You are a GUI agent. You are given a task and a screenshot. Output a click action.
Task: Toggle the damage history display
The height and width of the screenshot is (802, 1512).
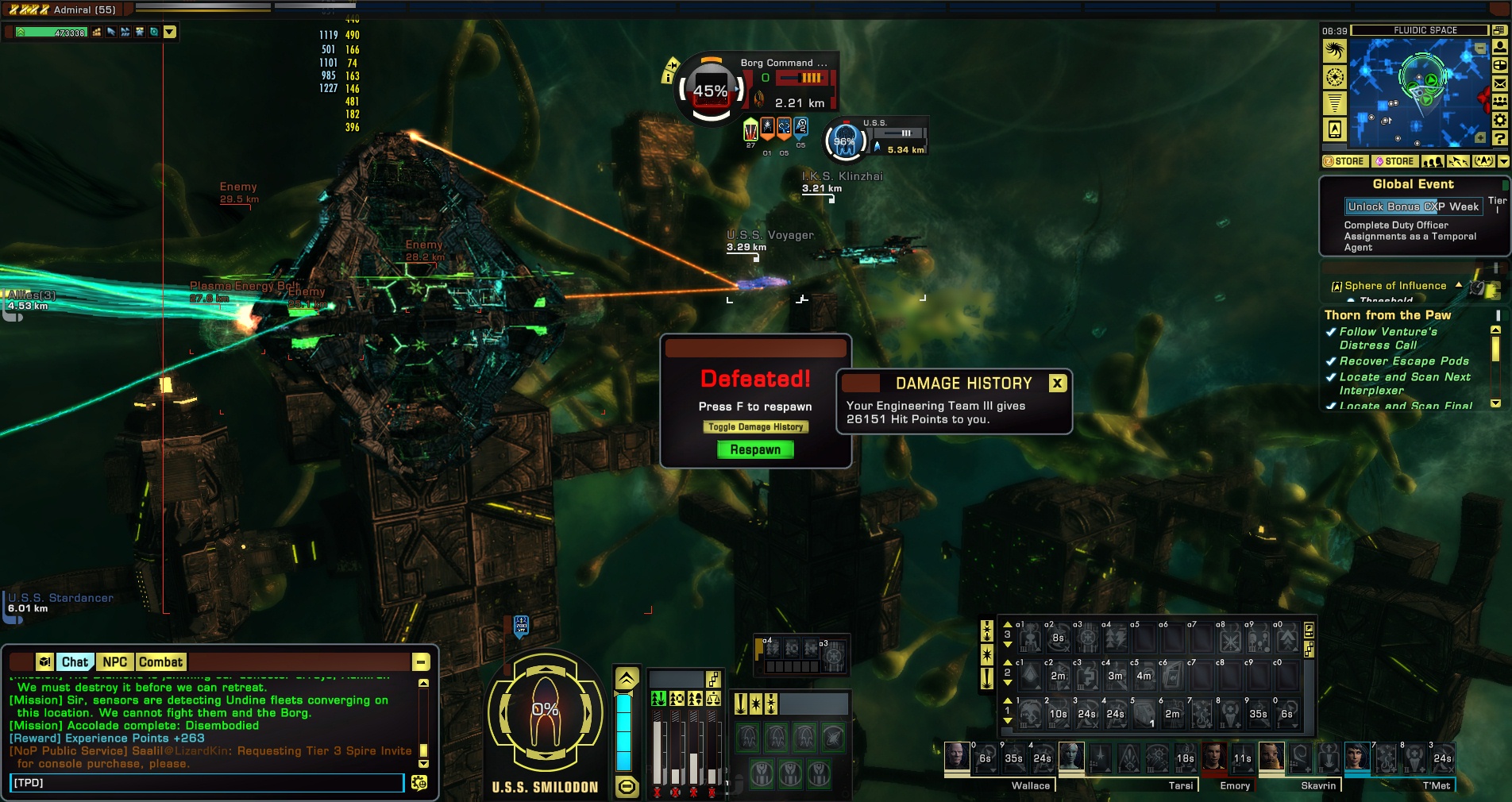click(x=755, y=427)
